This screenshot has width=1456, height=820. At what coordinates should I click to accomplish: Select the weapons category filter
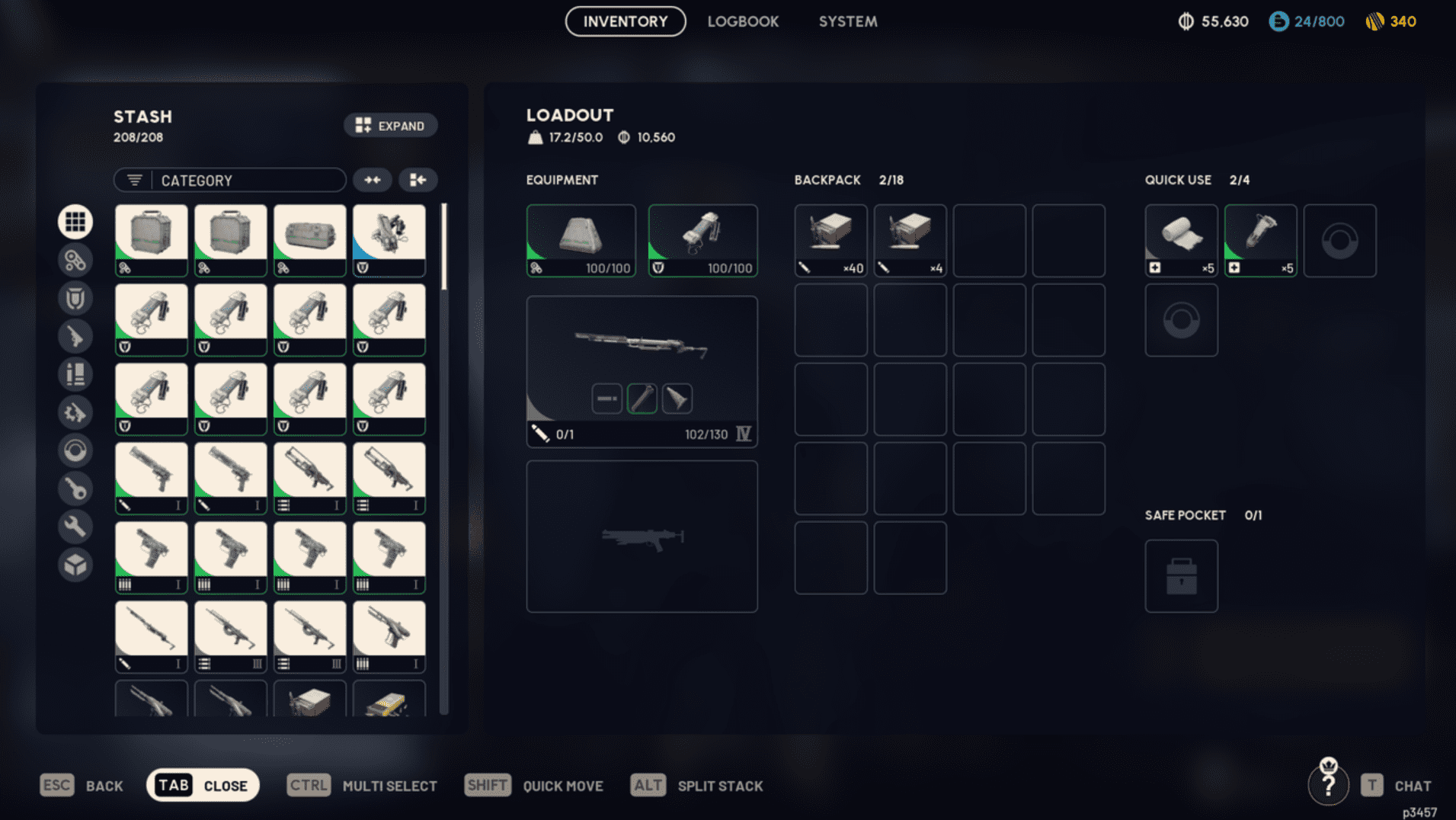tap(75, 336)
